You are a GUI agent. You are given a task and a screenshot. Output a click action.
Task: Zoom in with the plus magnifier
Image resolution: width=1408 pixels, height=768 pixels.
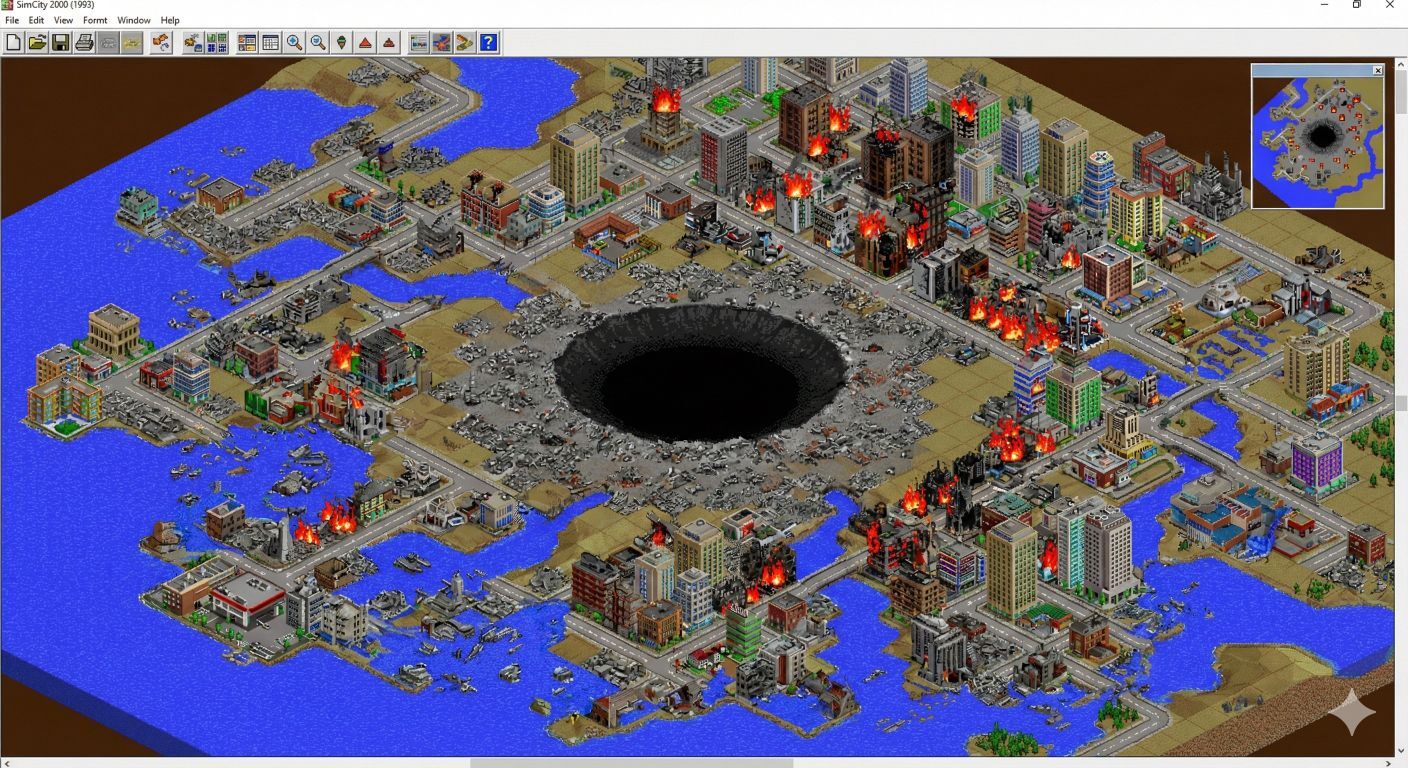[294, 42]
